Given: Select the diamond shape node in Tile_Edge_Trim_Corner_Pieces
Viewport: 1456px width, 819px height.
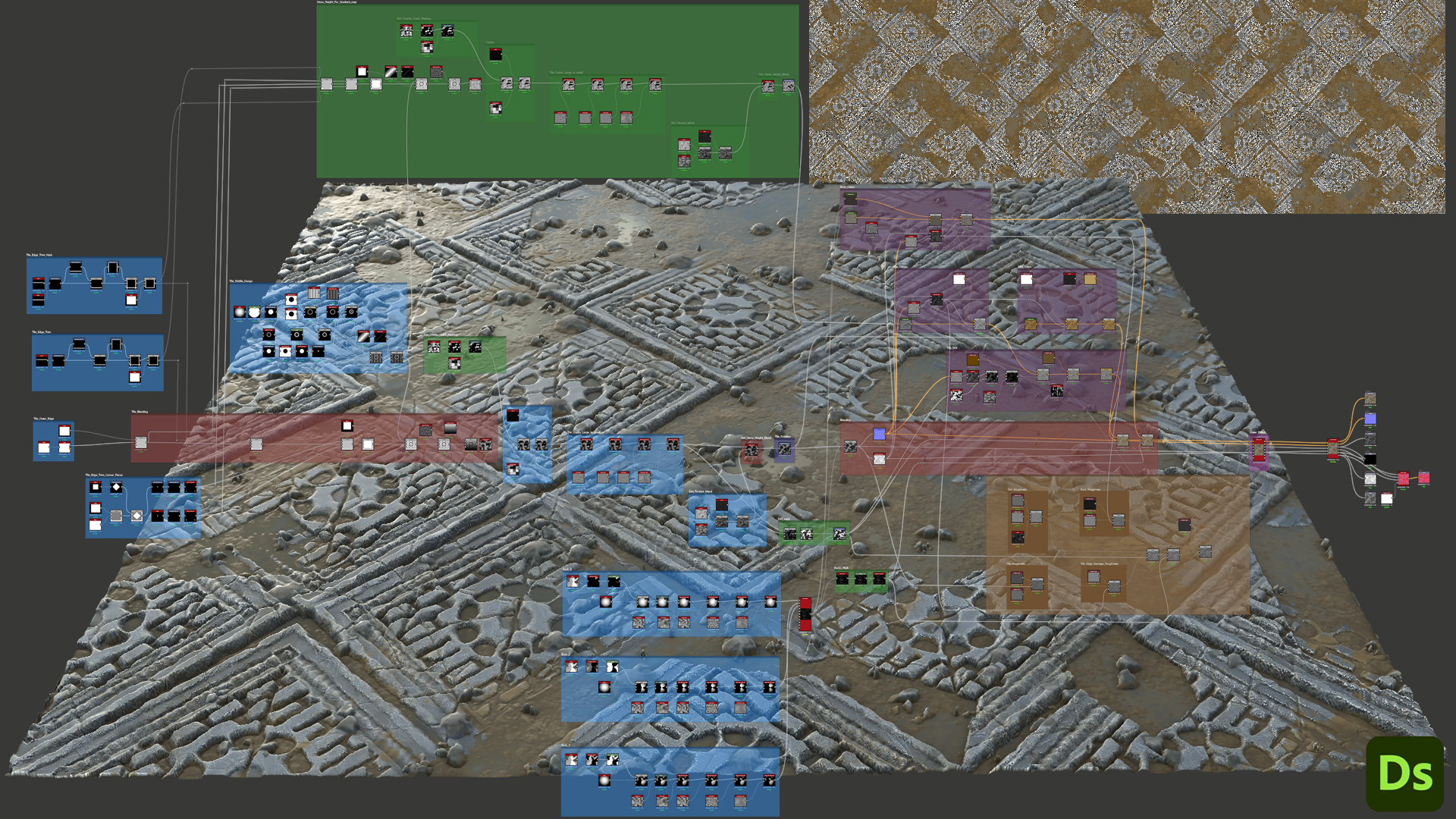Looking at the screenshot, I should click(116, 486).
